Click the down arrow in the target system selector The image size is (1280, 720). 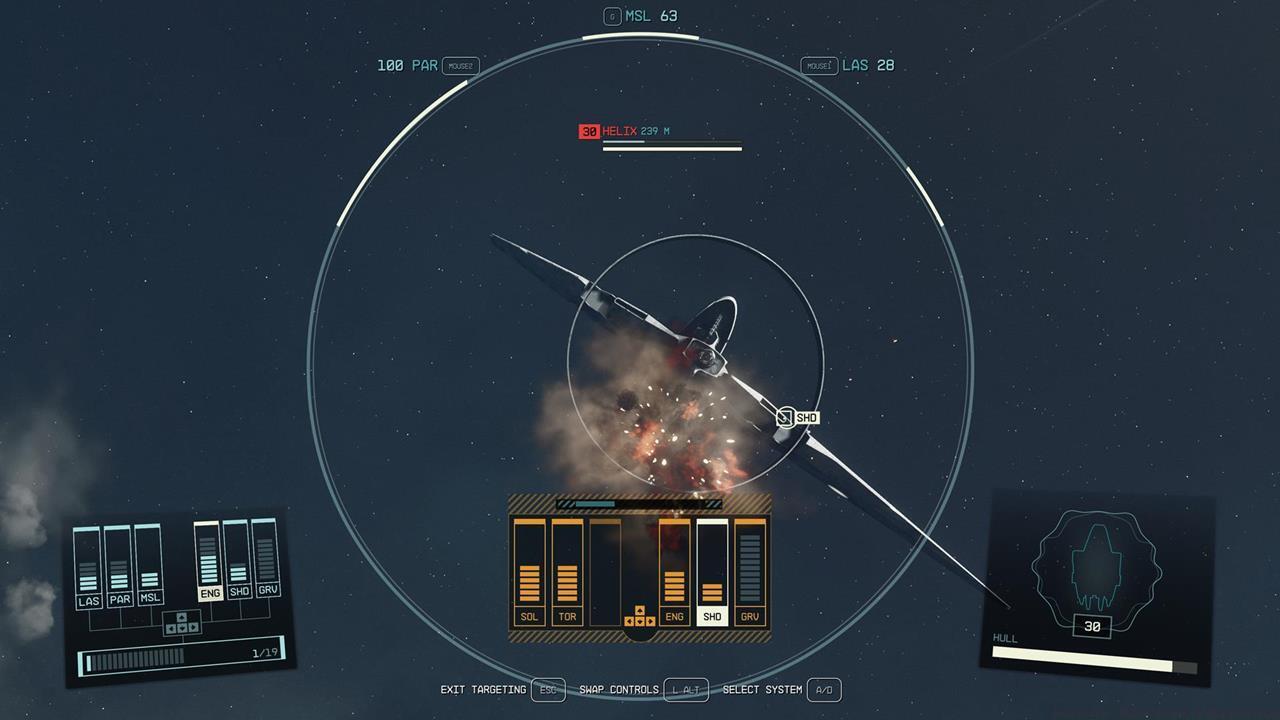click(640, 621)
